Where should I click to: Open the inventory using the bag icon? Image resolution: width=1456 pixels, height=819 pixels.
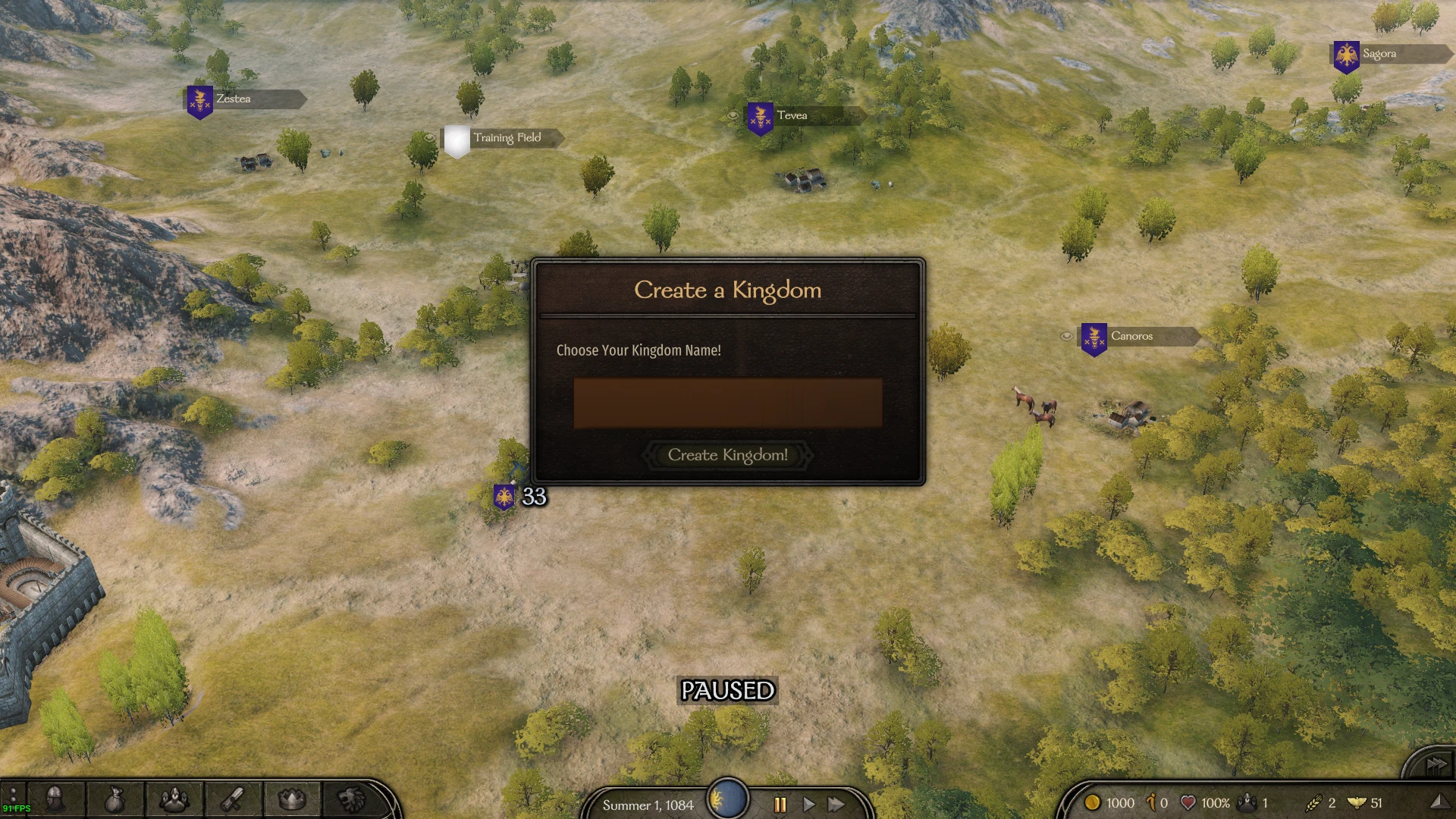coord(115,800)
